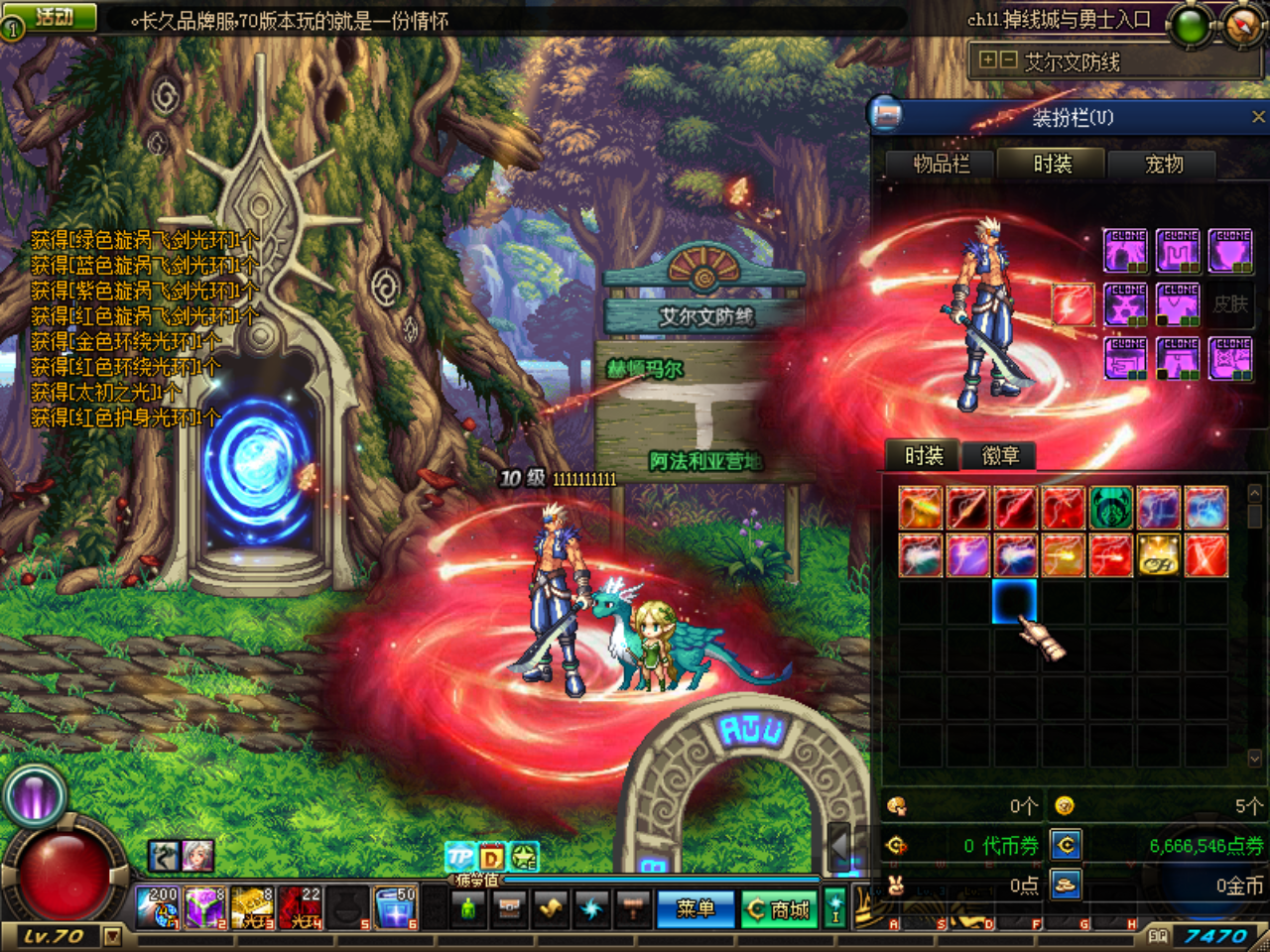Viewport: 1270px width, 952px height.
Task: Expand the channel list with the plus box
Action: pos(988,61)
